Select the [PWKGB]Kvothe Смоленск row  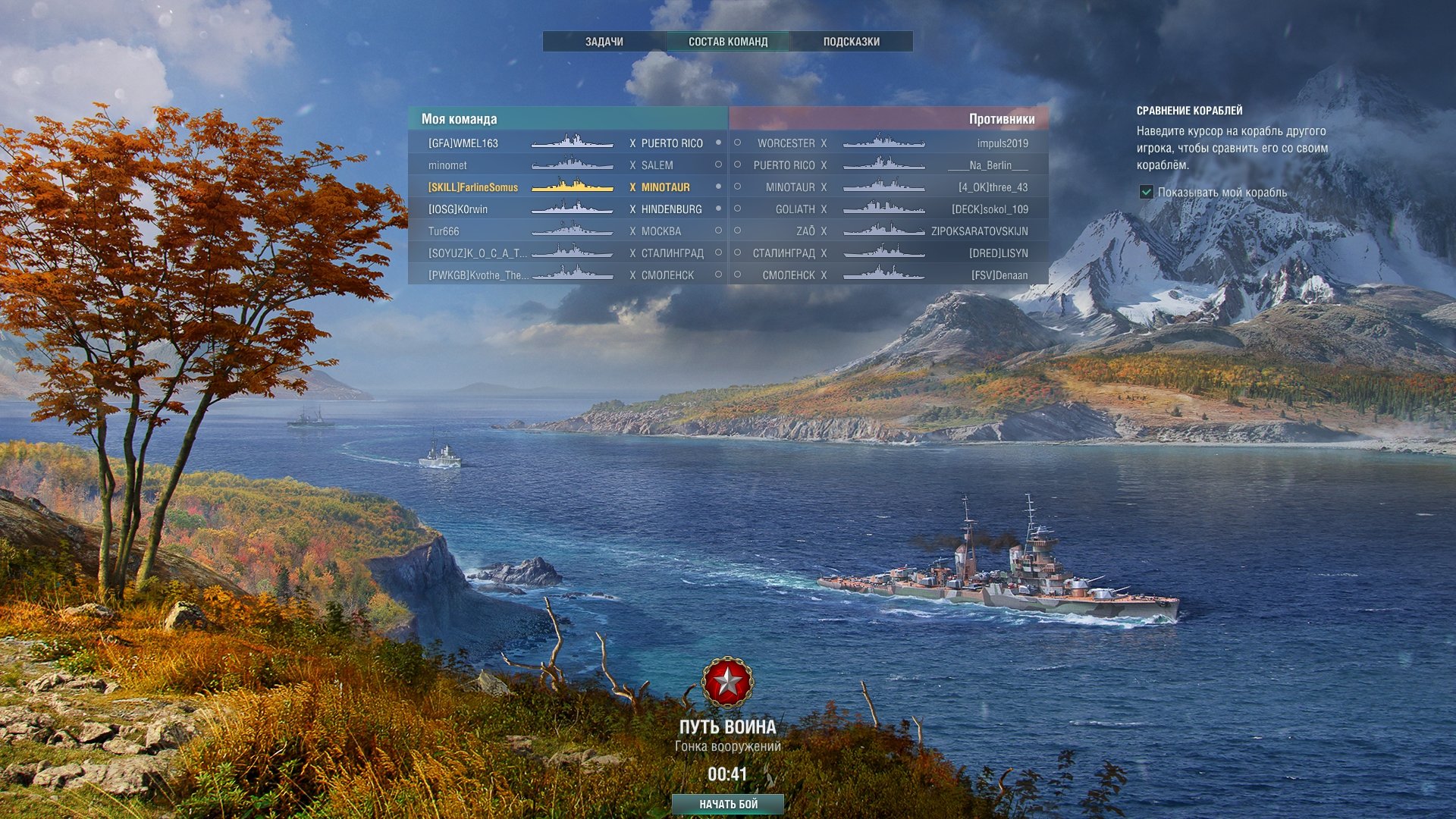click(x=567, y=275)
